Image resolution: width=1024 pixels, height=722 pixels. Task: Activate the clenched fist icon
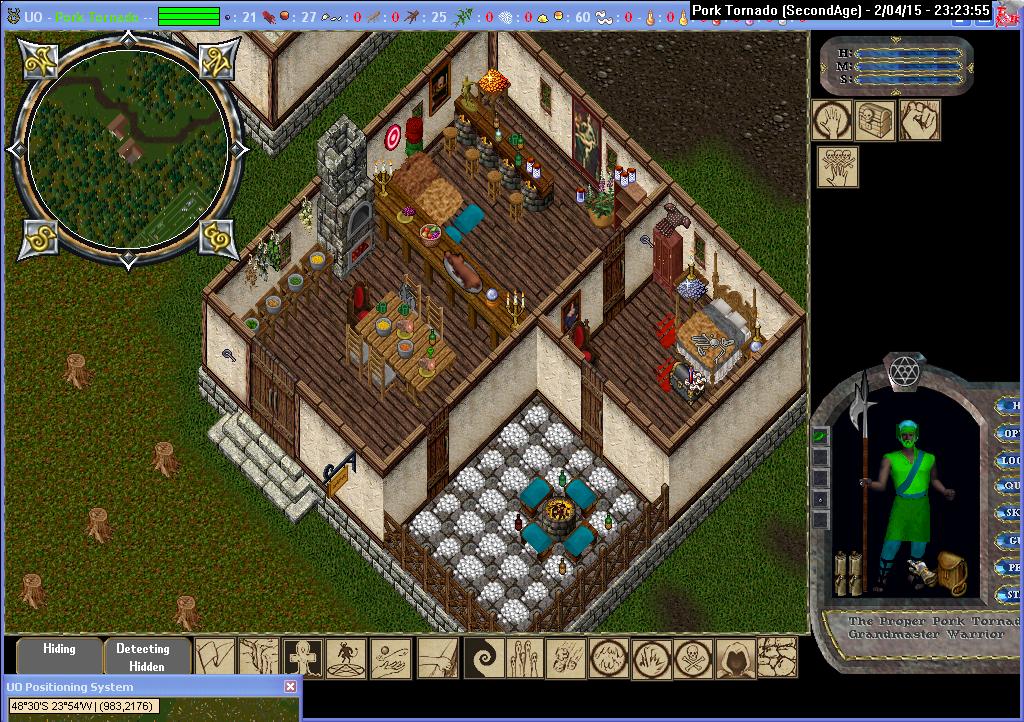coord(919,120)
